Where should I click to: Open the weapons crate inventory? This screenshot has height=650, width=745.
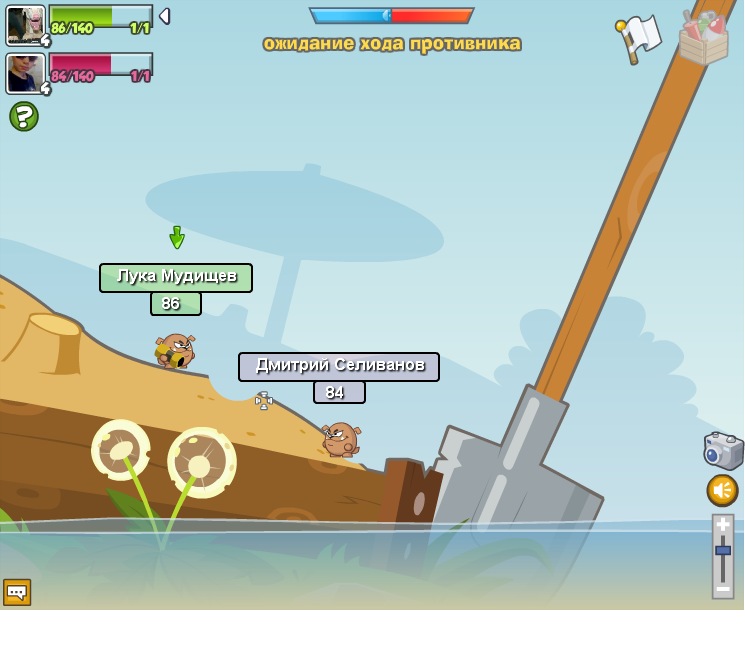[x=703, y=38]
